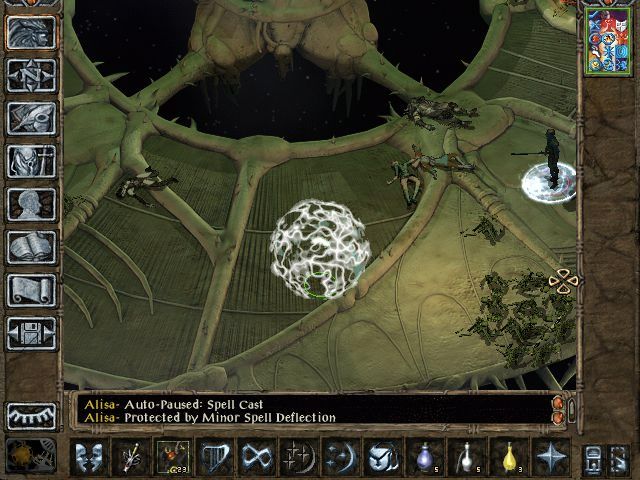The height and width of the screenshot is (480, 640).
Task: Open the mage spellbook
Action: click(x=31, y=247)
